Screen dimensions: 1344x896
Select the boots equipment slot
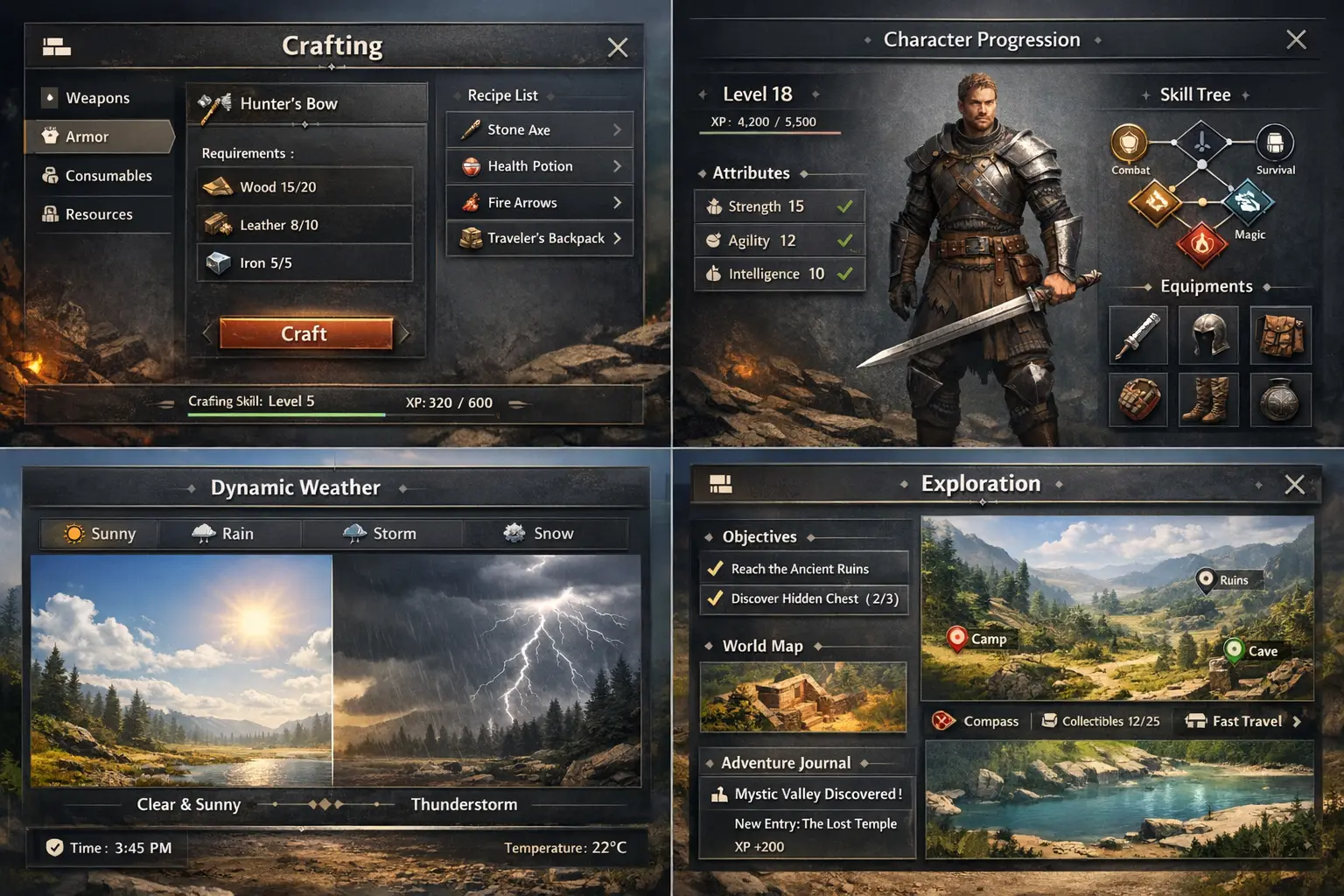tap(1208, 401)
